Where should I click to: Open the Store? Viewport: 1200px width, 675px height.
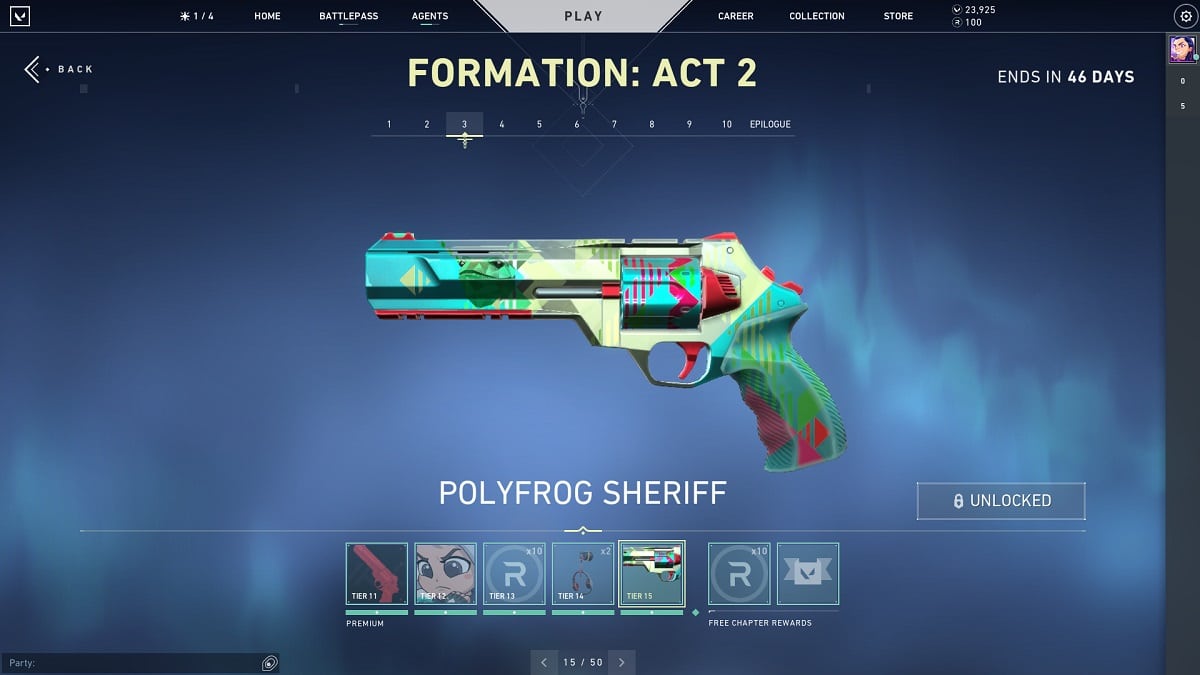[x=898, y=16]
